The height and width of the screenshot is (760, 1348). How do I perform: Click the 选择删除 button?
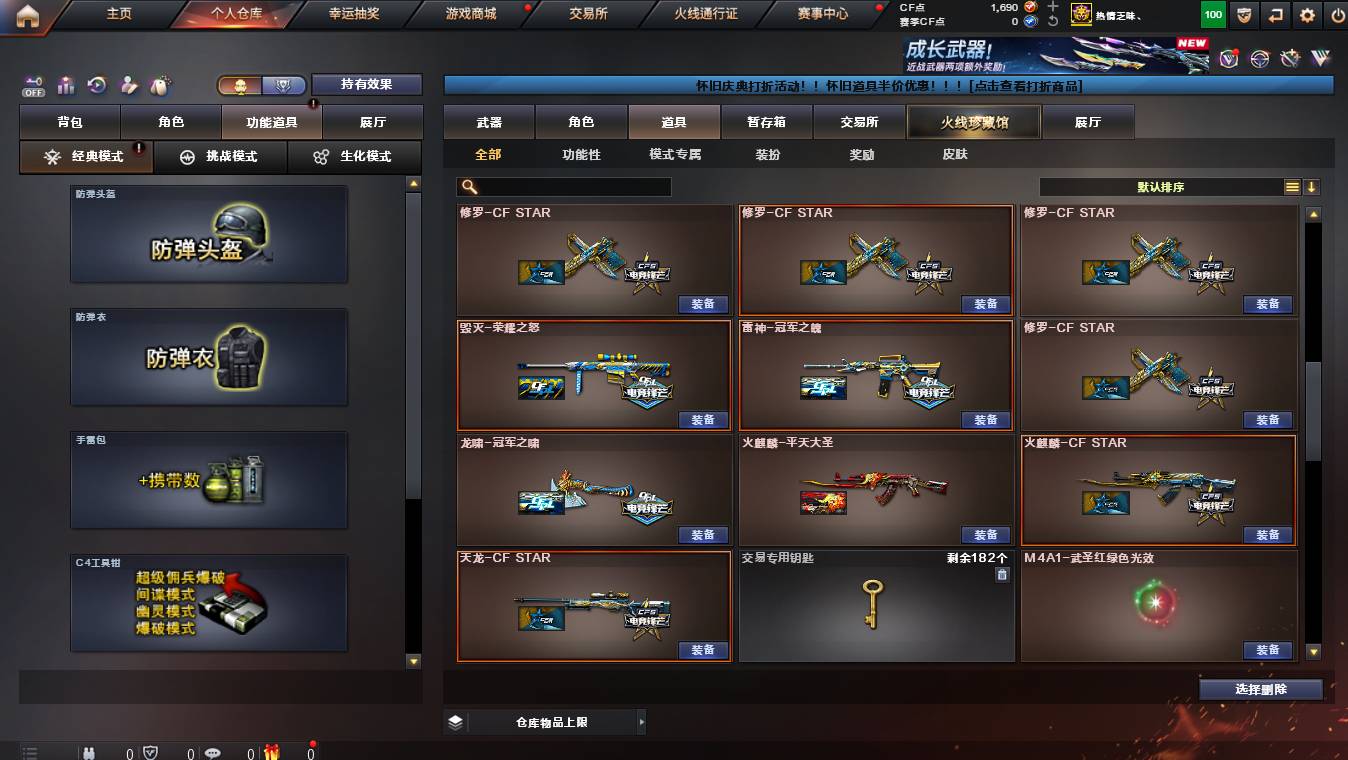tap(1260, 690)
